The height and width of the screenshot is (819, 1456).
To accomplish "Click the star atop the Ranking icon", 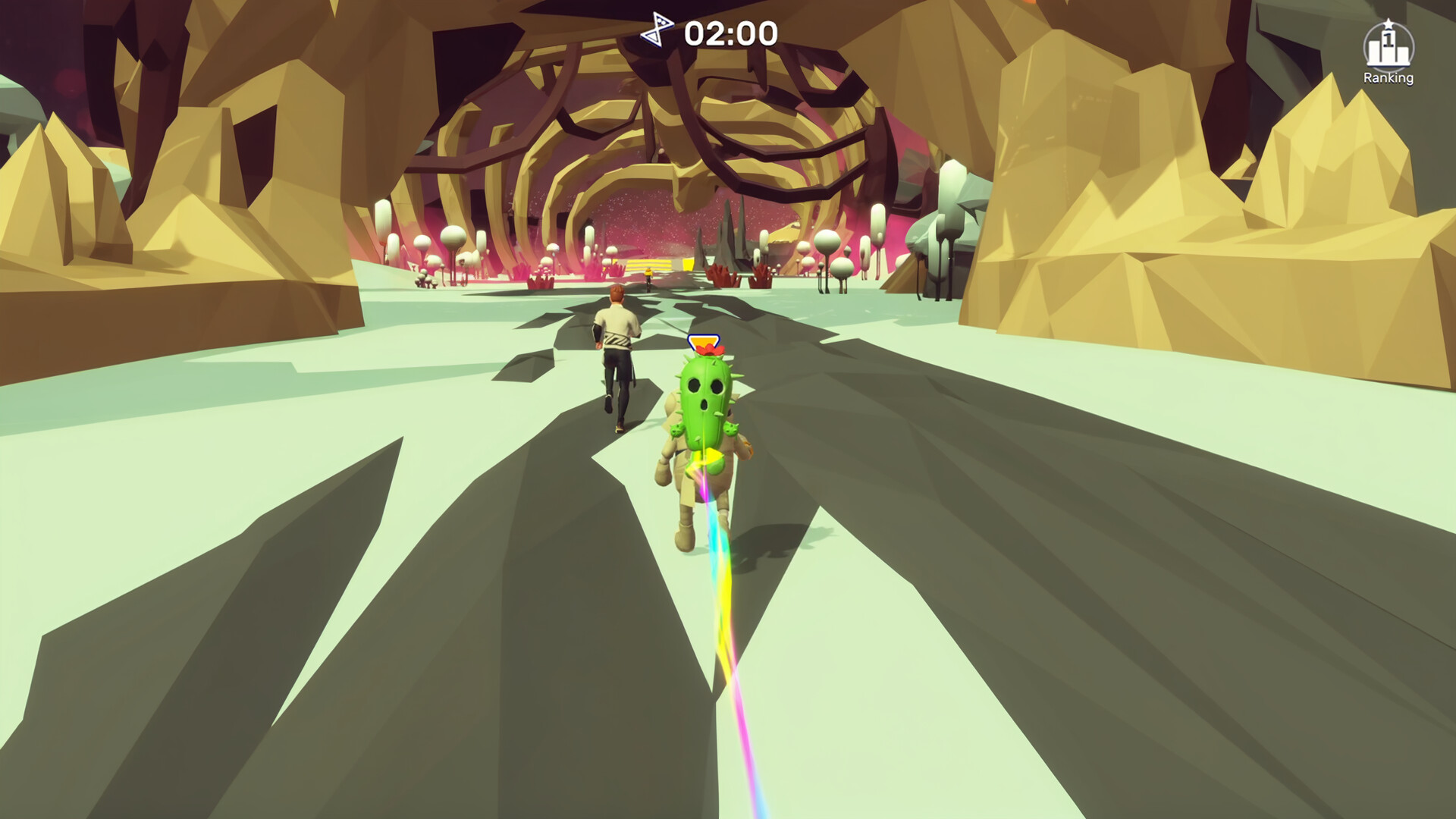I will 1389,22.
